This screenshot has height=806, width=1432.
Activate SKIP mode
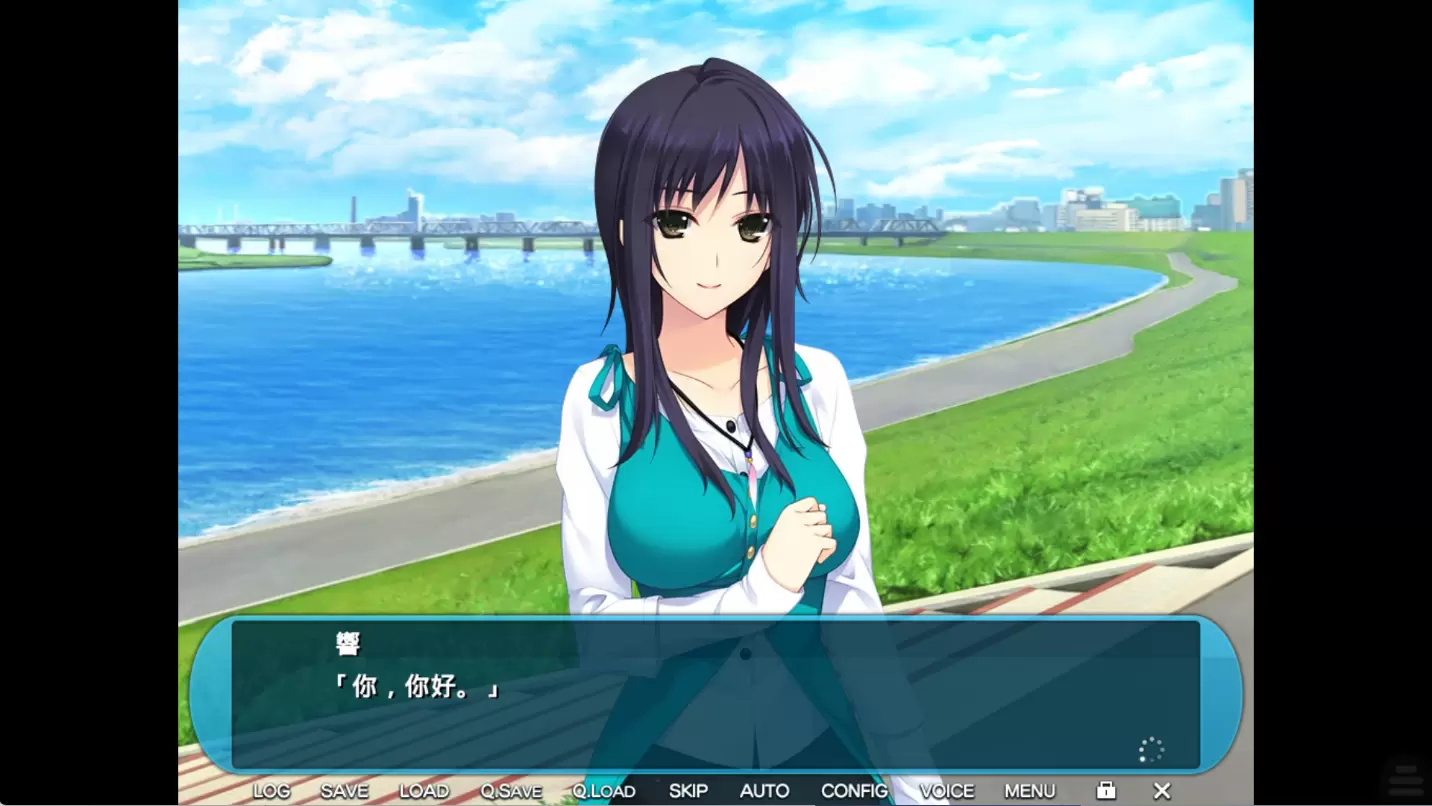688,791
